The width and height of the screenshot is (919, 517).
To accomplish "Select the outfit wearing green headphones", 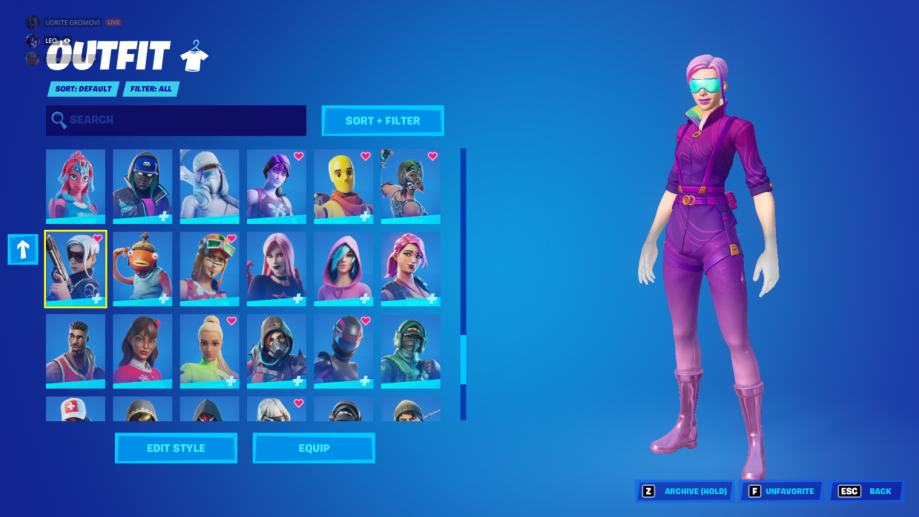I will 410,350.
